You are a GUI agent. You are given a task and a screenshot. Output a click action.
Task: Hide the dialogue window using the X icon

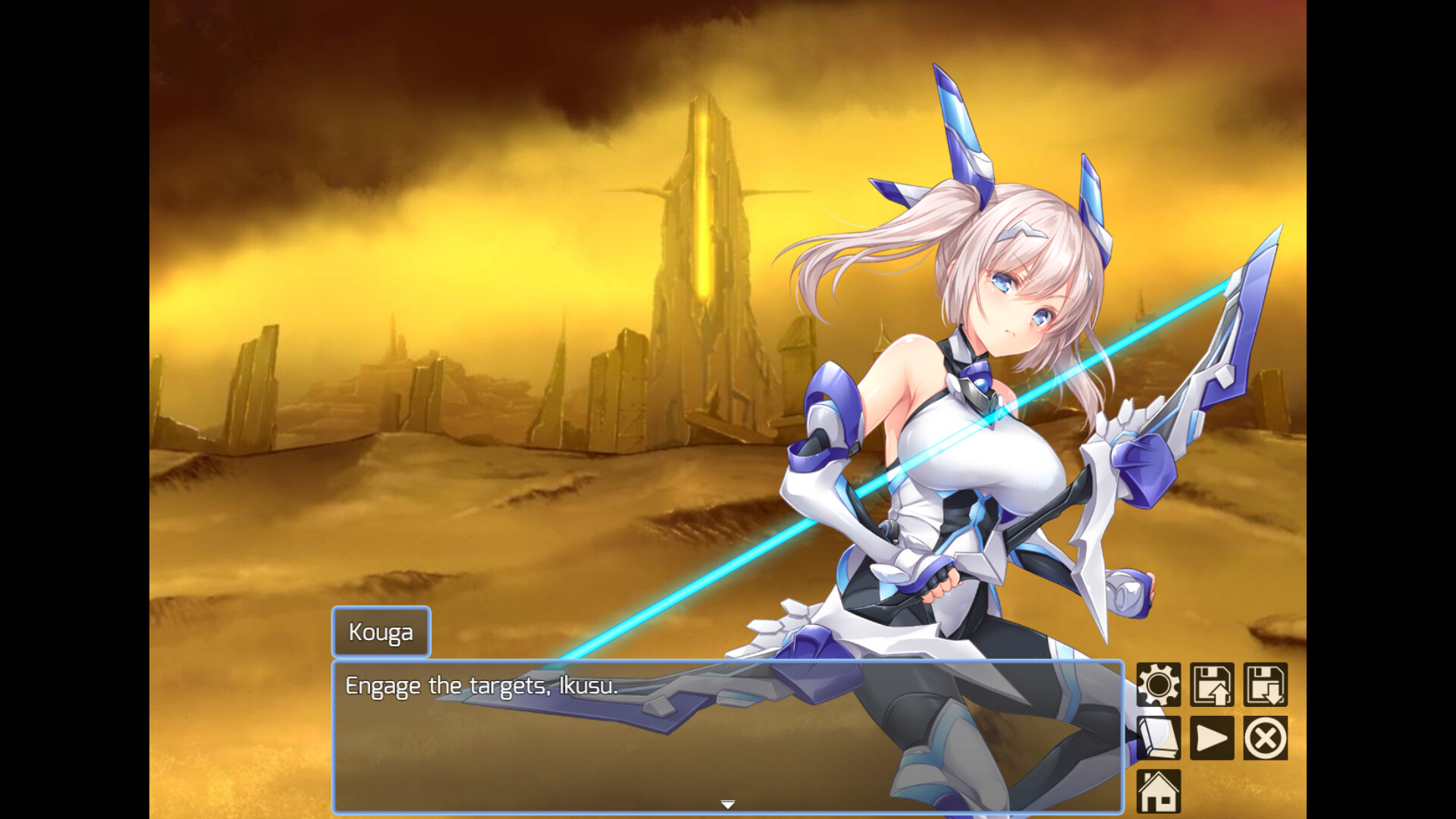coord(1266,736)
